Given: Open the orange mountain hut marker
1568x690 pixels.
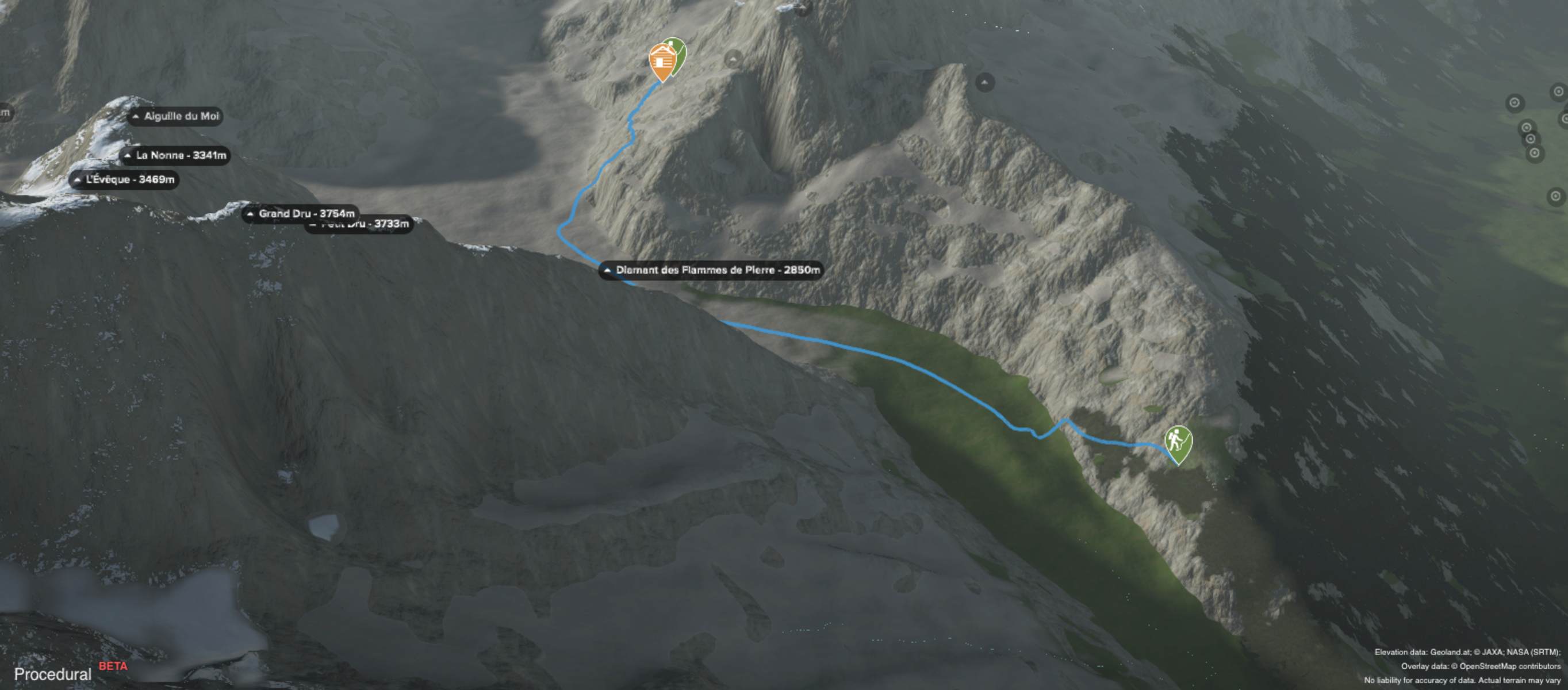Looking at the screenshot, I should tap(661, 62).
